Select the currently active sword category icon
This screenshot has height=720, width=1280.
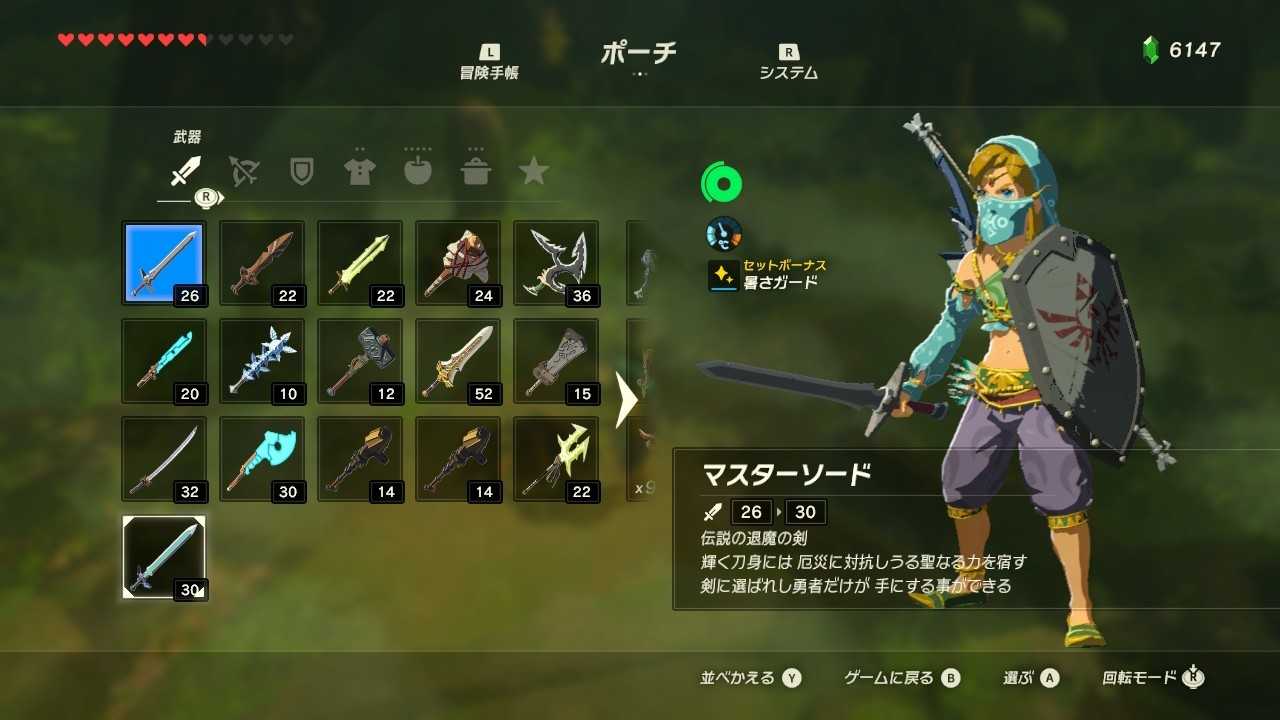(x=184, y=170)
